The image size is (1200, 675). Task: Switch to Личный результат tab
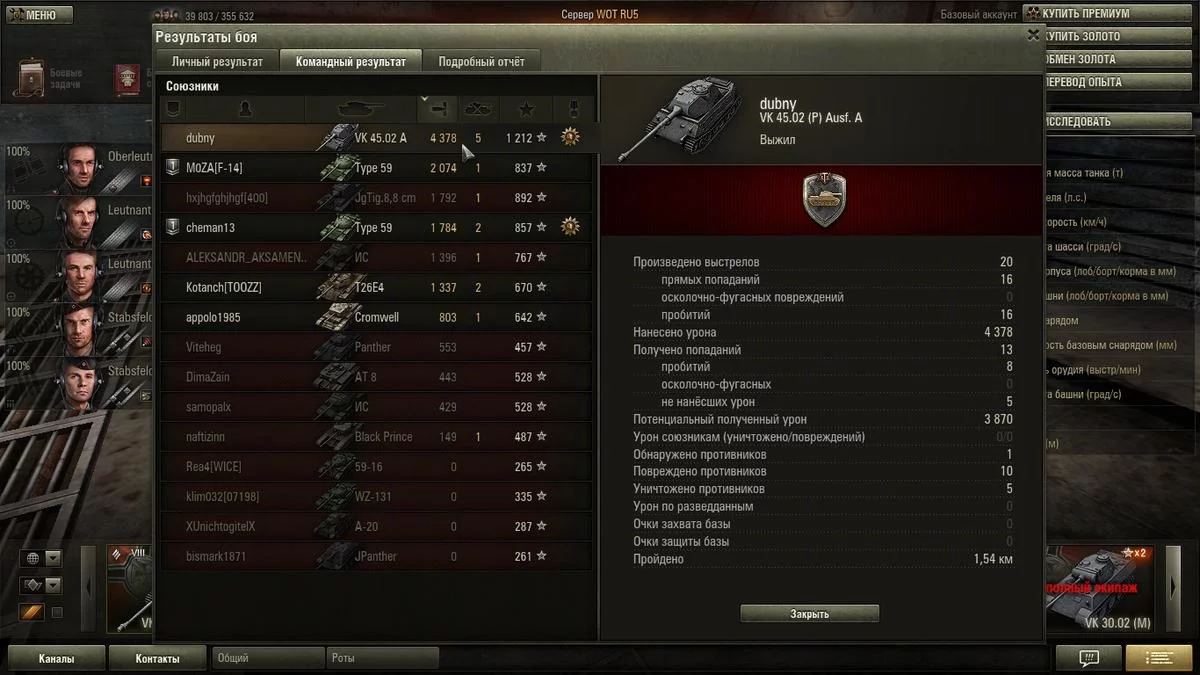(217, 62)
